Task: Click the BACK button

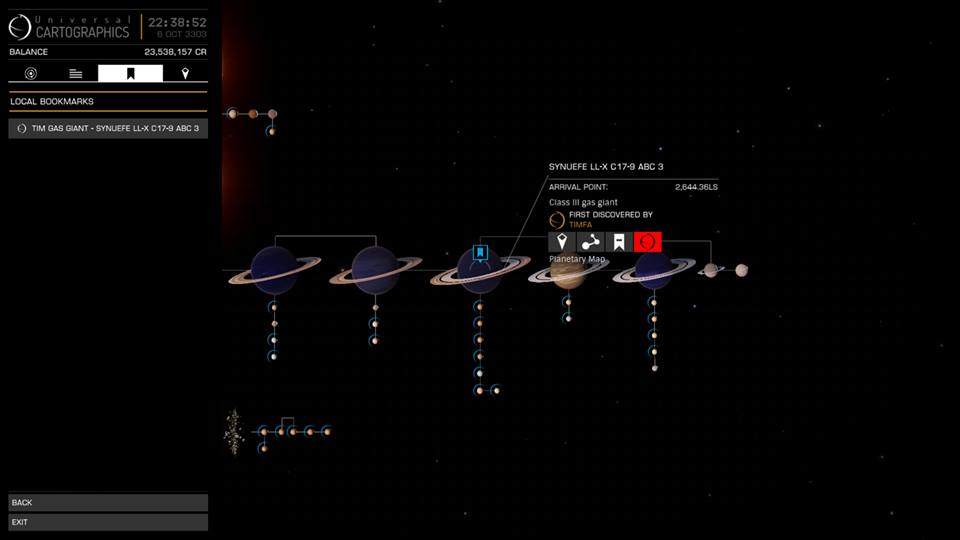Action: (108, 502)
